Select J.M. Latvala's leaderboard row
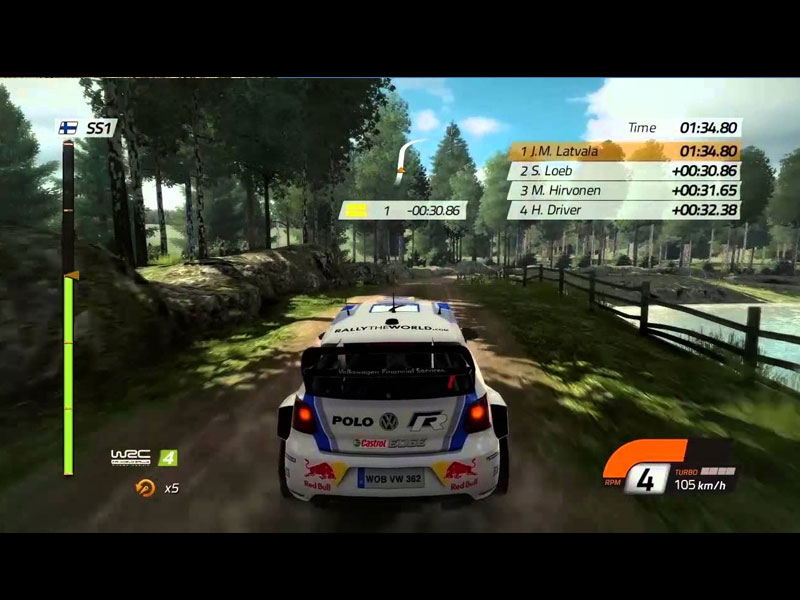This screenshot has width=800, height=600. coord(624,151)
